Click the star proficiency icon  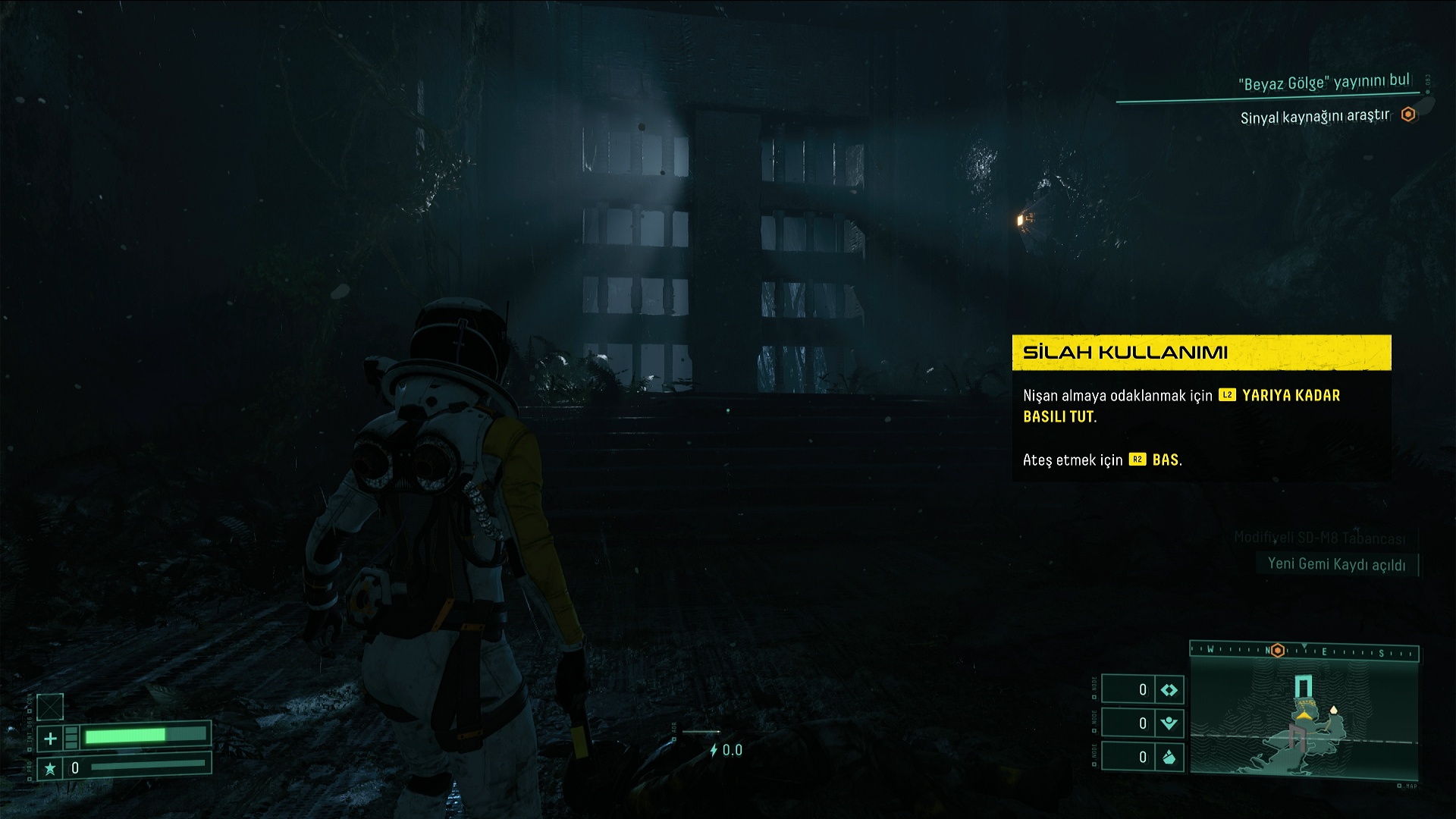tap(50, 769)
